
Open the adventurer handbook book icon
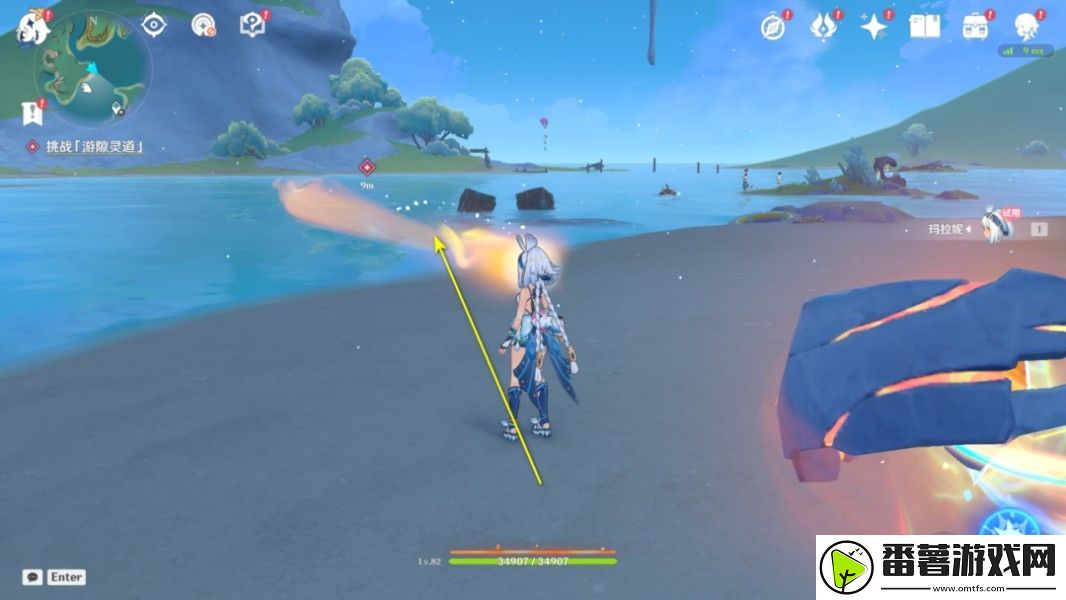click(924, 27)
